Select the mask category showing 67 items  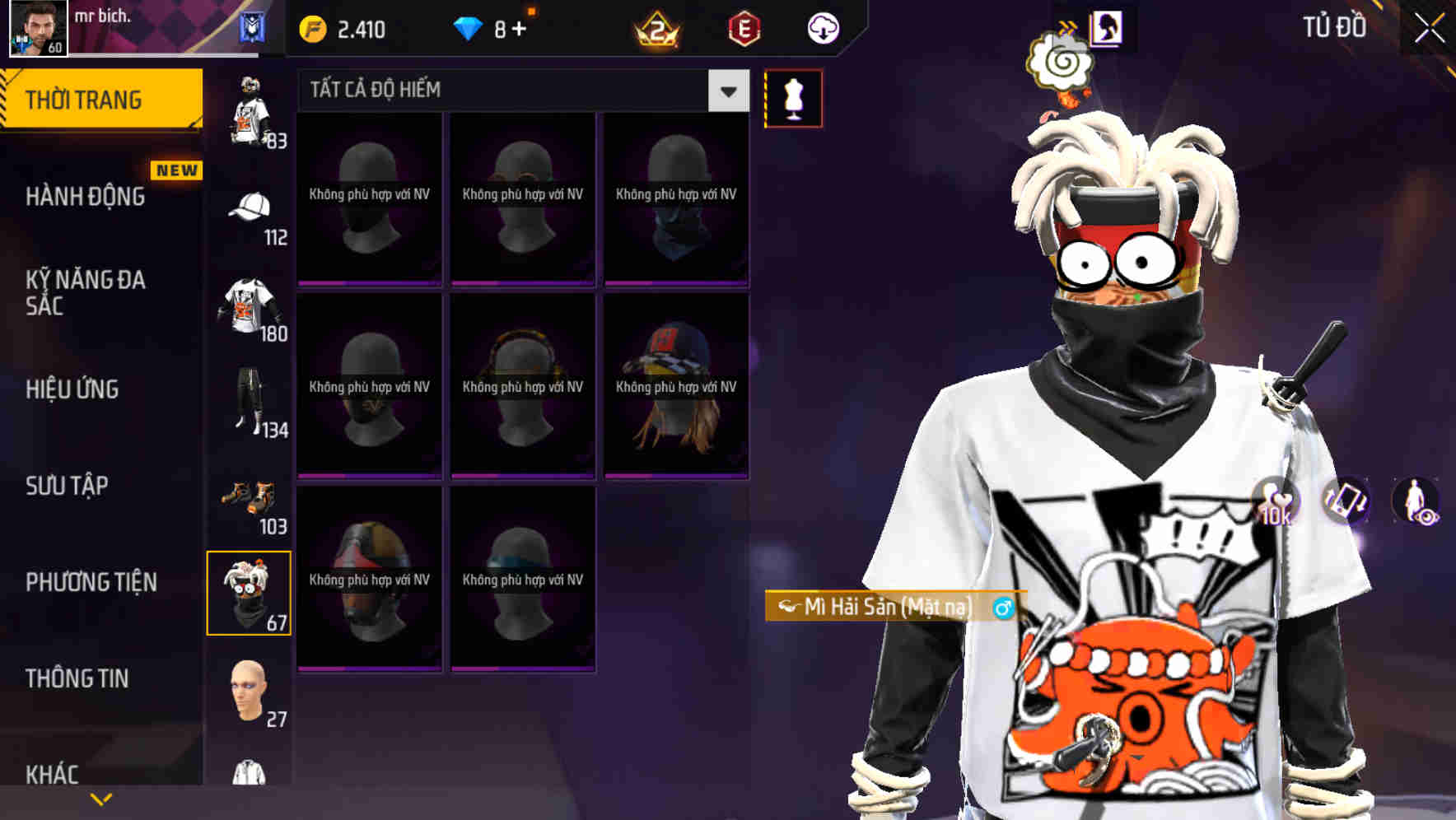250,591
